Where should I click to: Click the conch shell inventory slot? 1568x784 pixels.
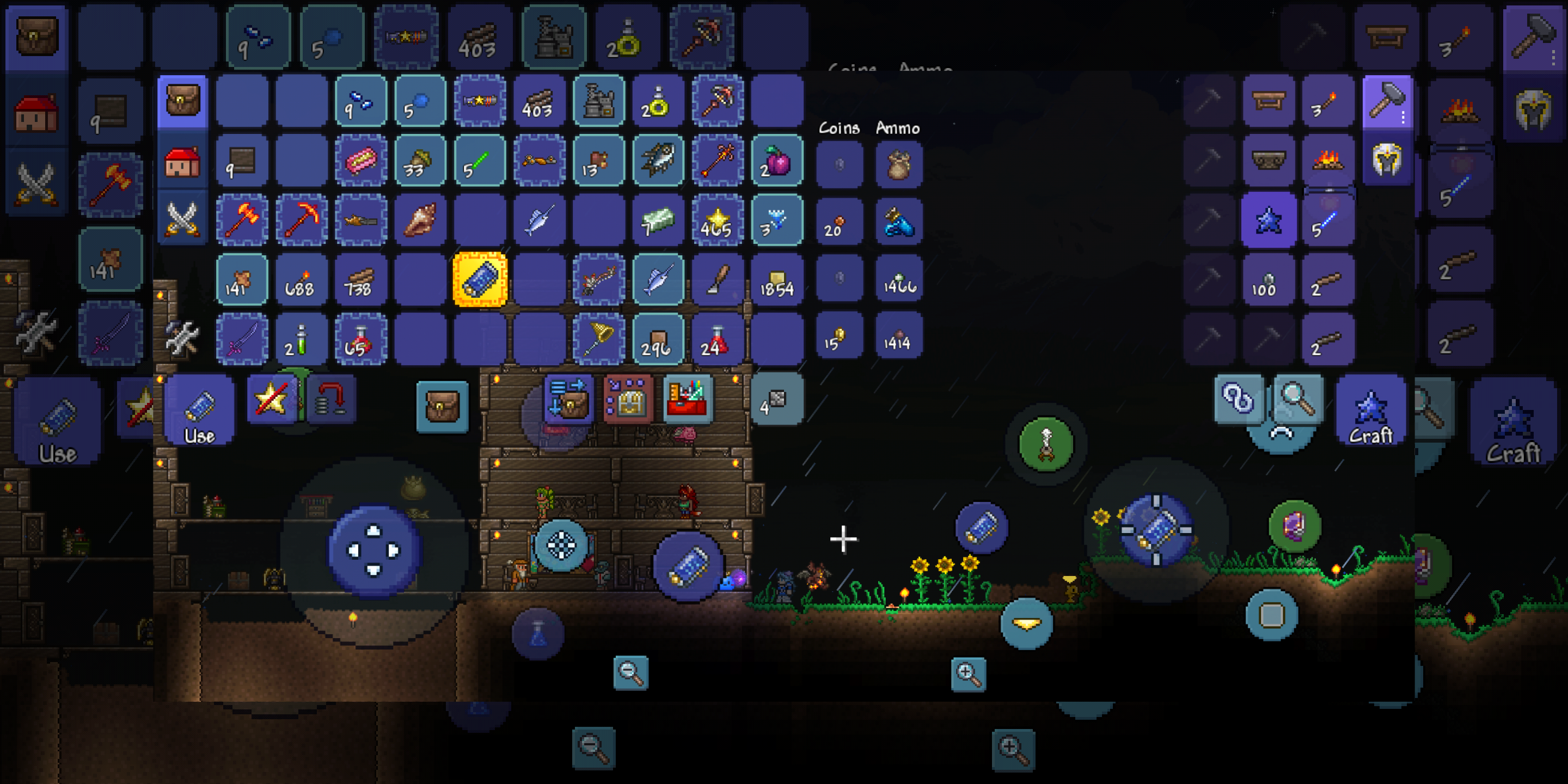pos(420,220)
